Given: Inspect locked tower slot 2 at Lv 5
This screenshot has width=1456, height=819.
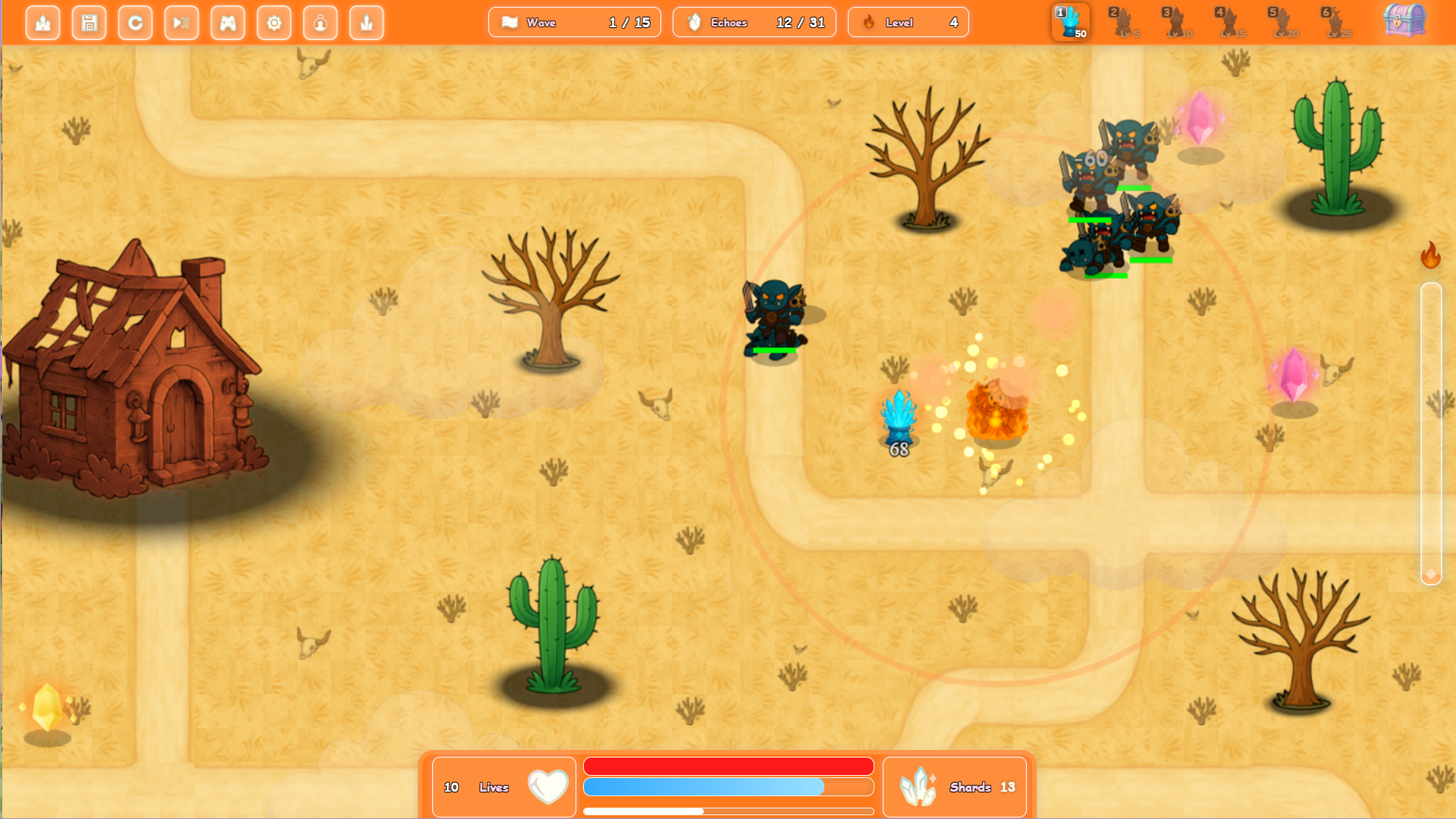Looking at the screenshot, I should pos(1120,21).
